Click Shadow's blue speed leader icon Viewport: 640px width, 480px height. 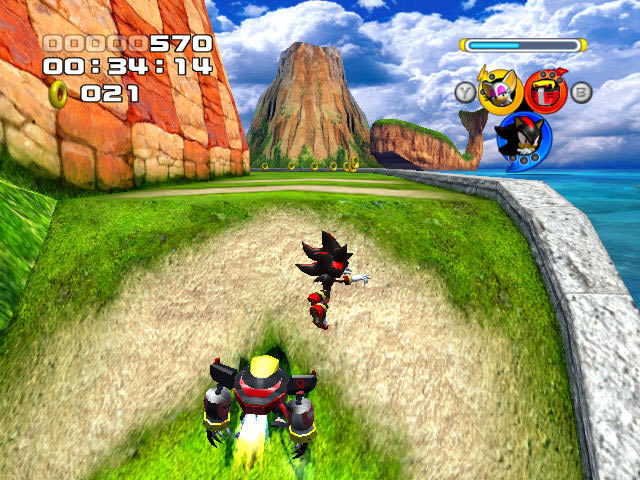coord(522,140)
